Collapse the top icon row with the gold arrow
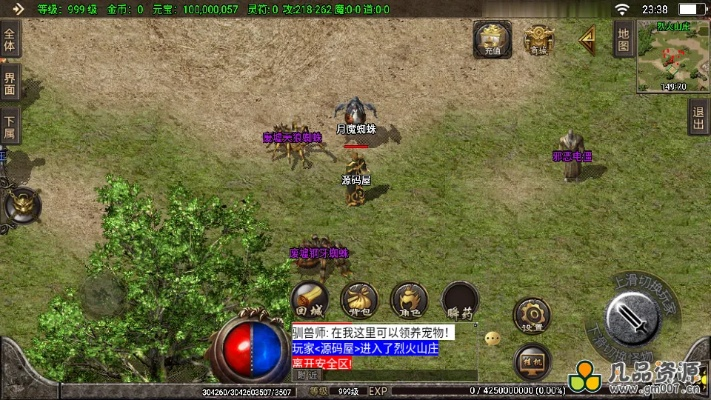711x400 pixels. click(588, 39)
